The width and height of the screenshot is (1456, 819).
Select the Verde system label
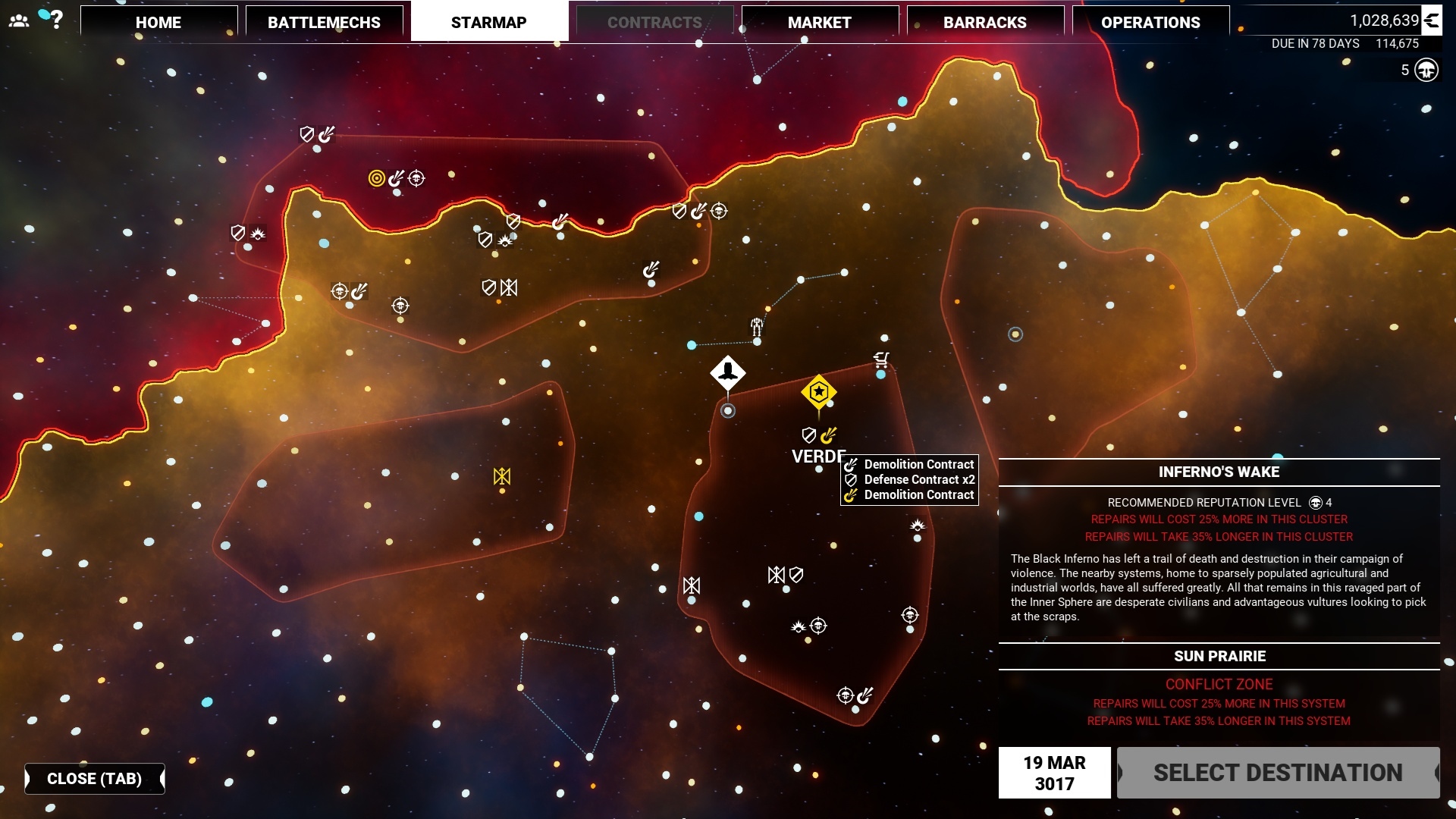pos(817,457)
